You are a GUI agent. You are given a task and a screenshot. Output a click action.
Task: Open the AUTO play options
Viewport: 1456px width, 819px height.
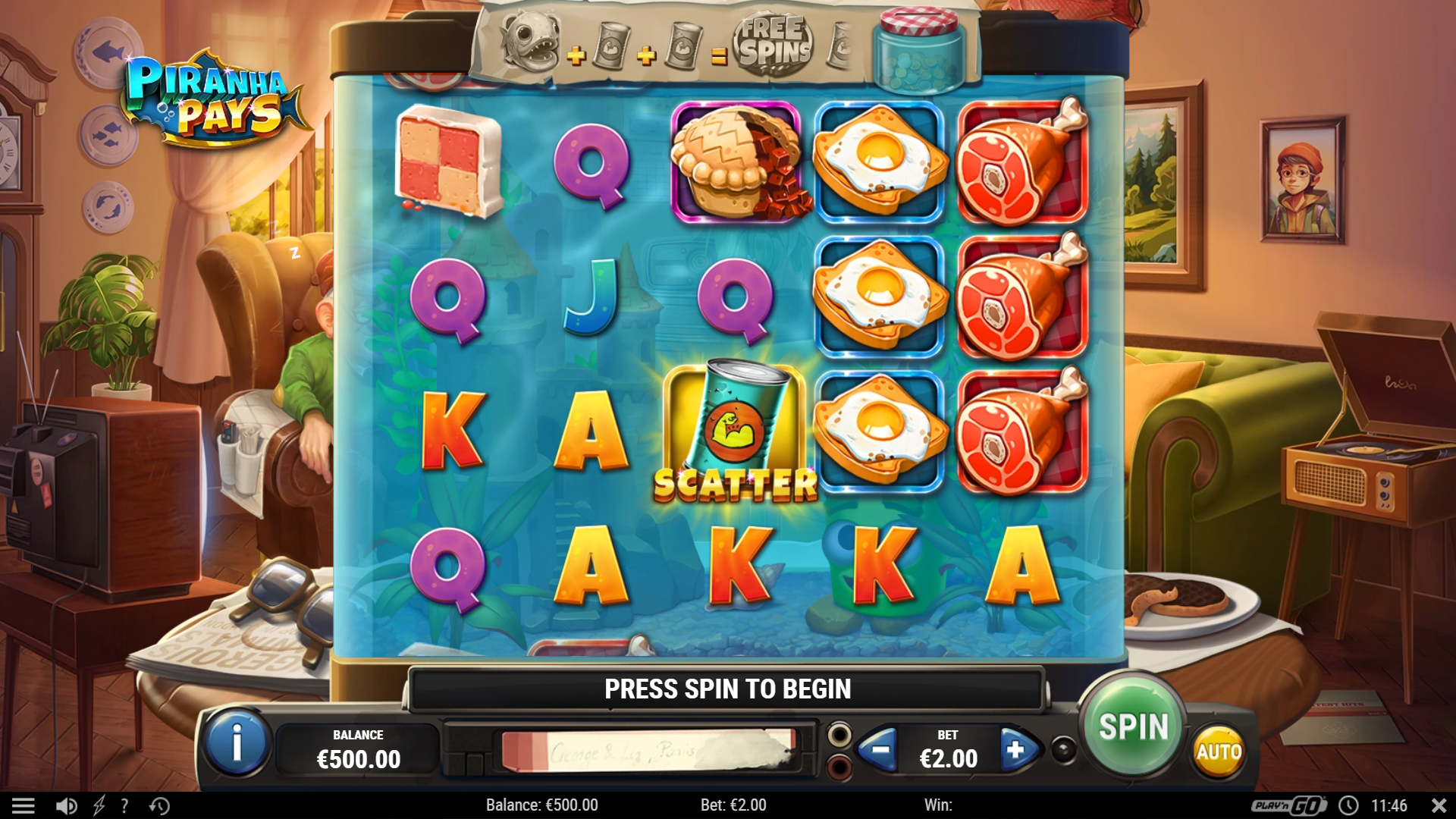pos(1219,752)
